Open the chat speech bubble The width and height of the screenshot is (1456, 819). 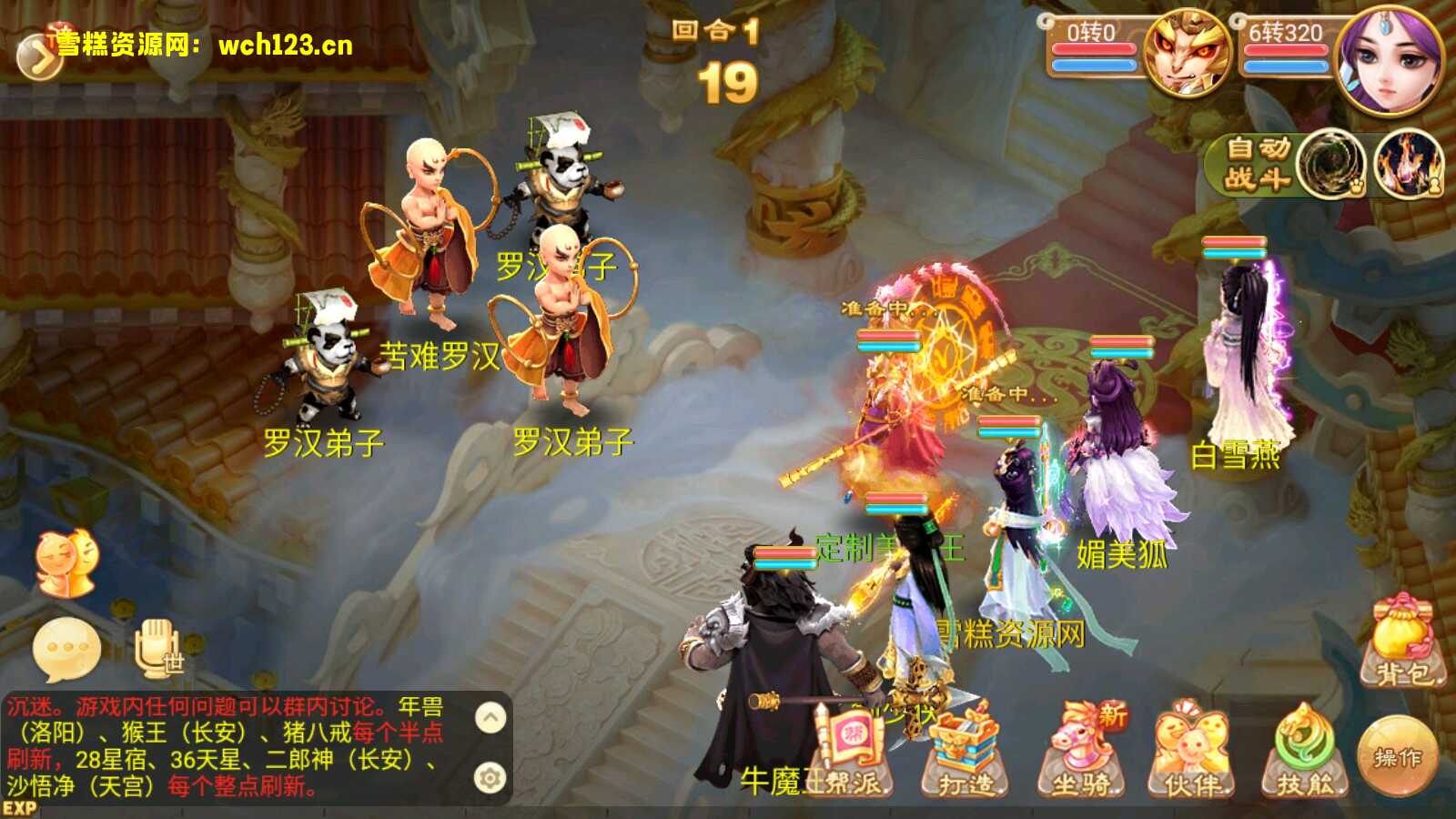coord(66,650)
